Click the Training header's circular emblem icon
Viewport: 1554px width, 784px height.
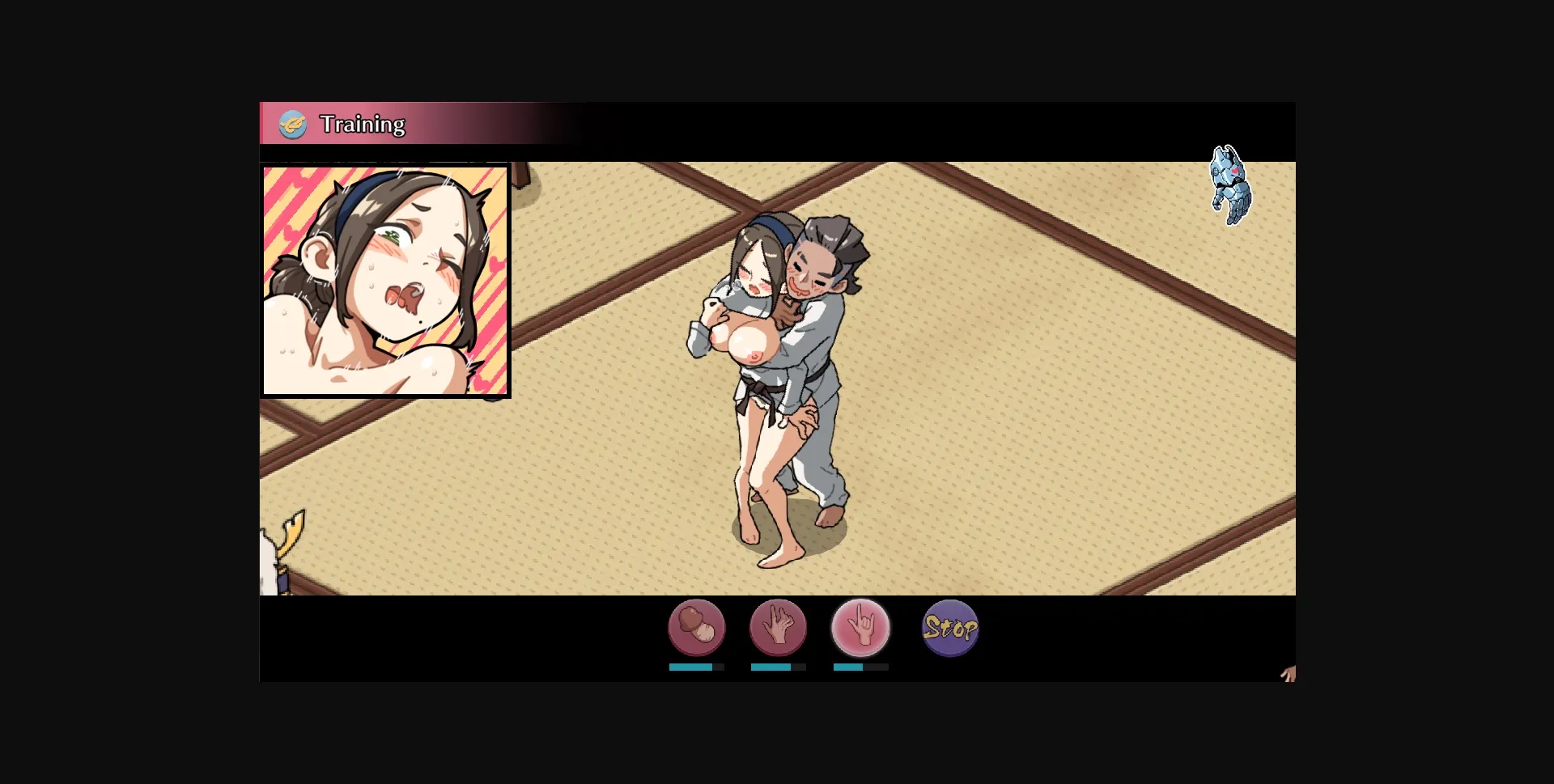tap(293, 124)
